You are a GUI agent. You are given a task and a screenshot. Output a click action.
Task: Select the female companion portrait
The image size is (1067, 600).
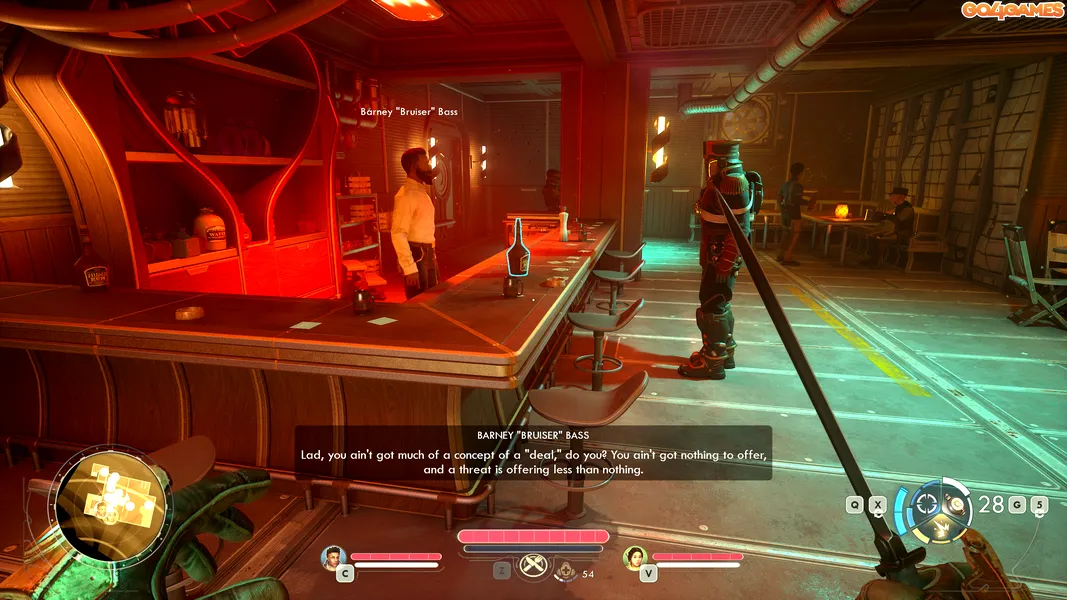635,556
